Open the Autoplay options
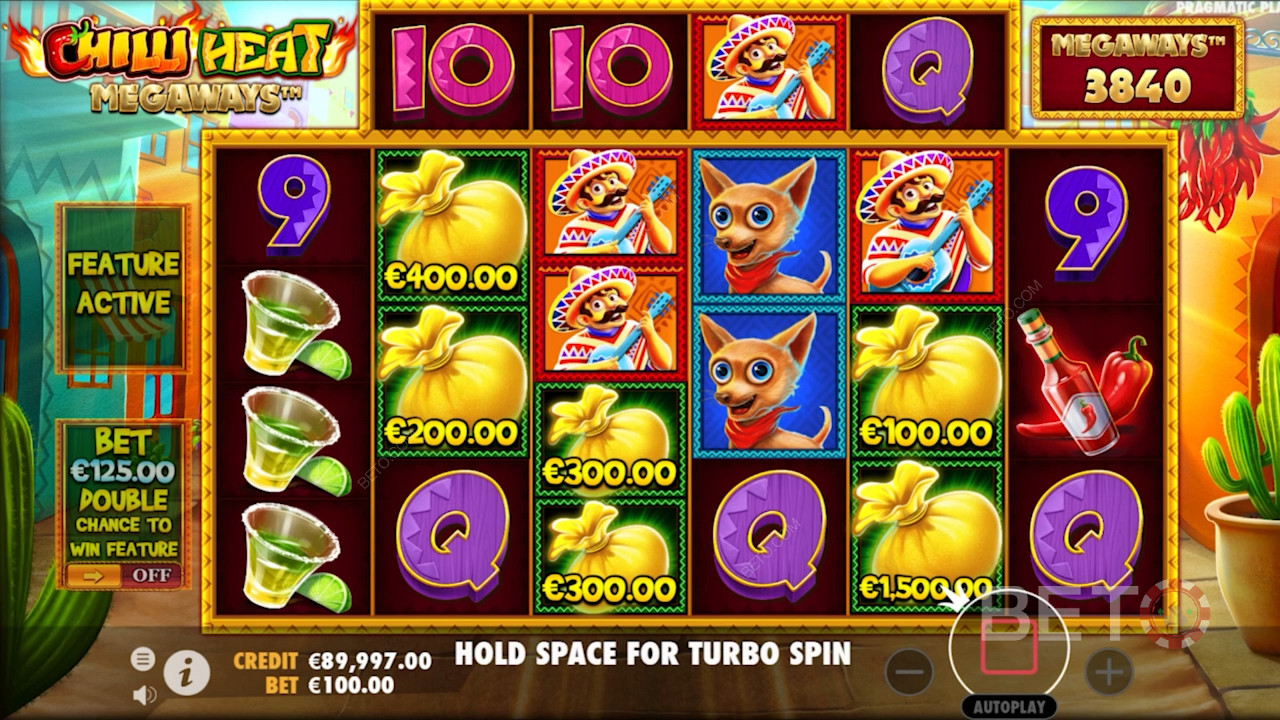The height and width of the screenshot is (720, 1280). 1009,705
